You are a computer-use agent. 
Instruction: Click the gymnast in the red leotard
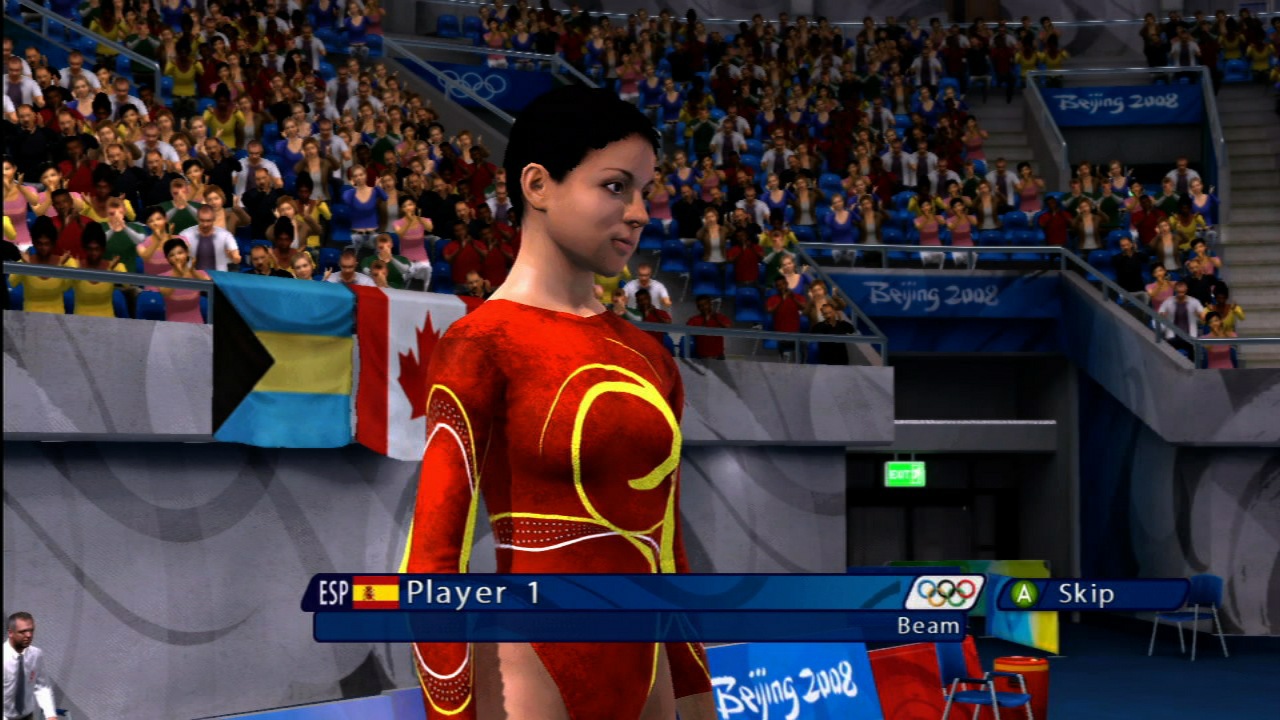tap(560, 430)
